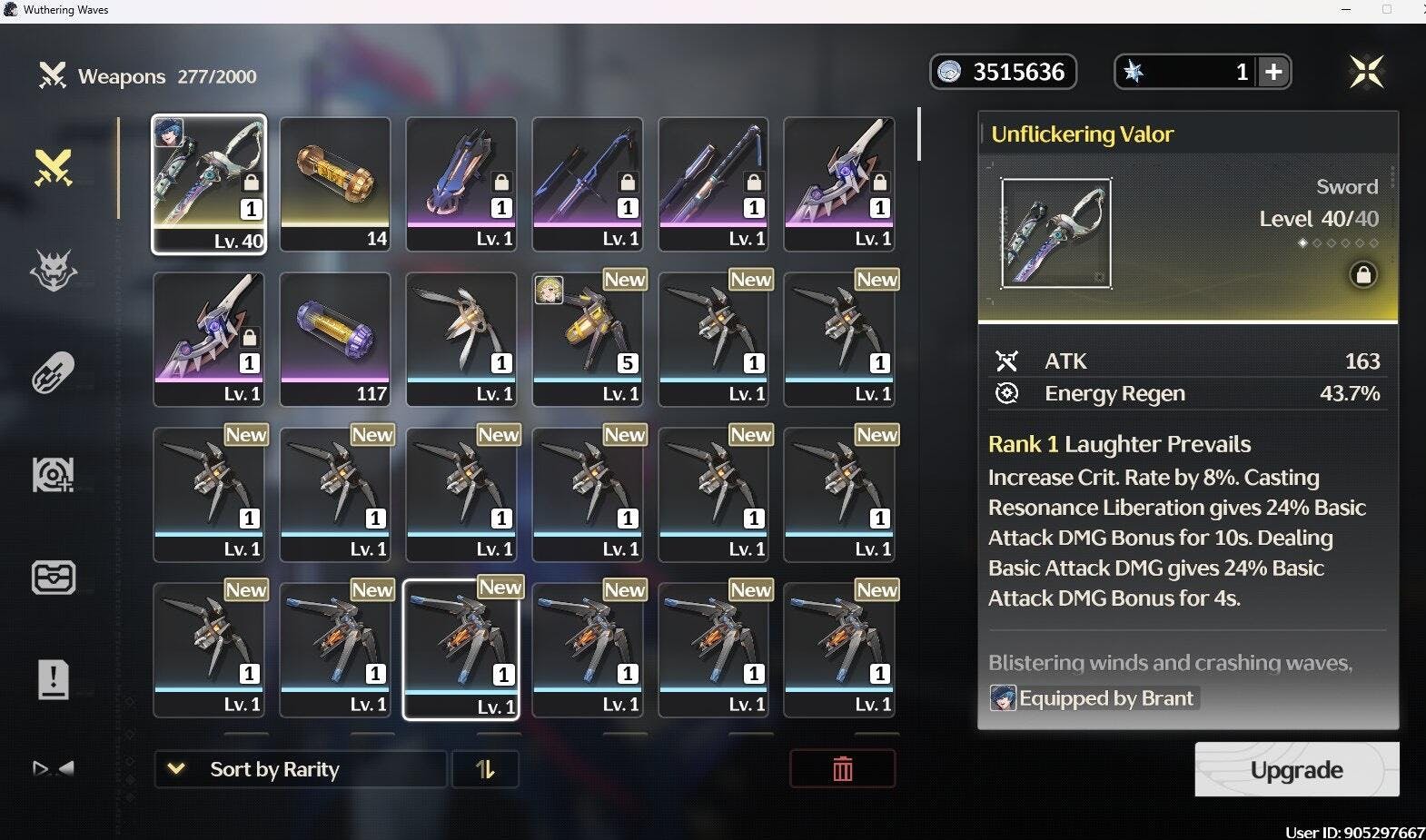Expand the side tab bar arrows
Viewport: 1426px width, 840px height.
tap(54, 768)
